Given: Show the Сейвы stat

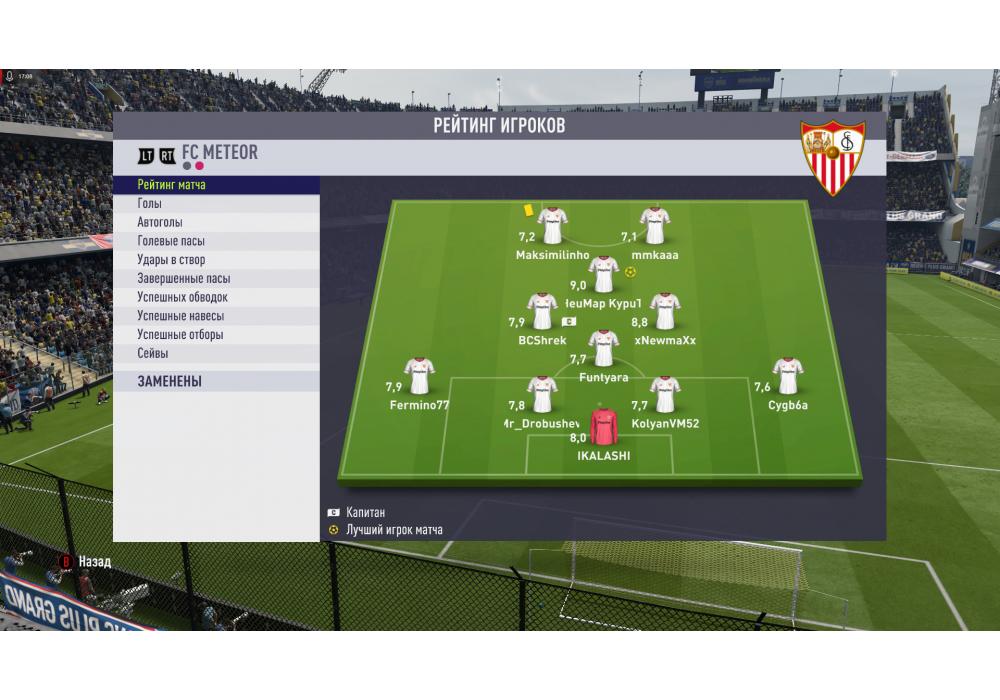Looking at the screenshot, I should 216,353.
